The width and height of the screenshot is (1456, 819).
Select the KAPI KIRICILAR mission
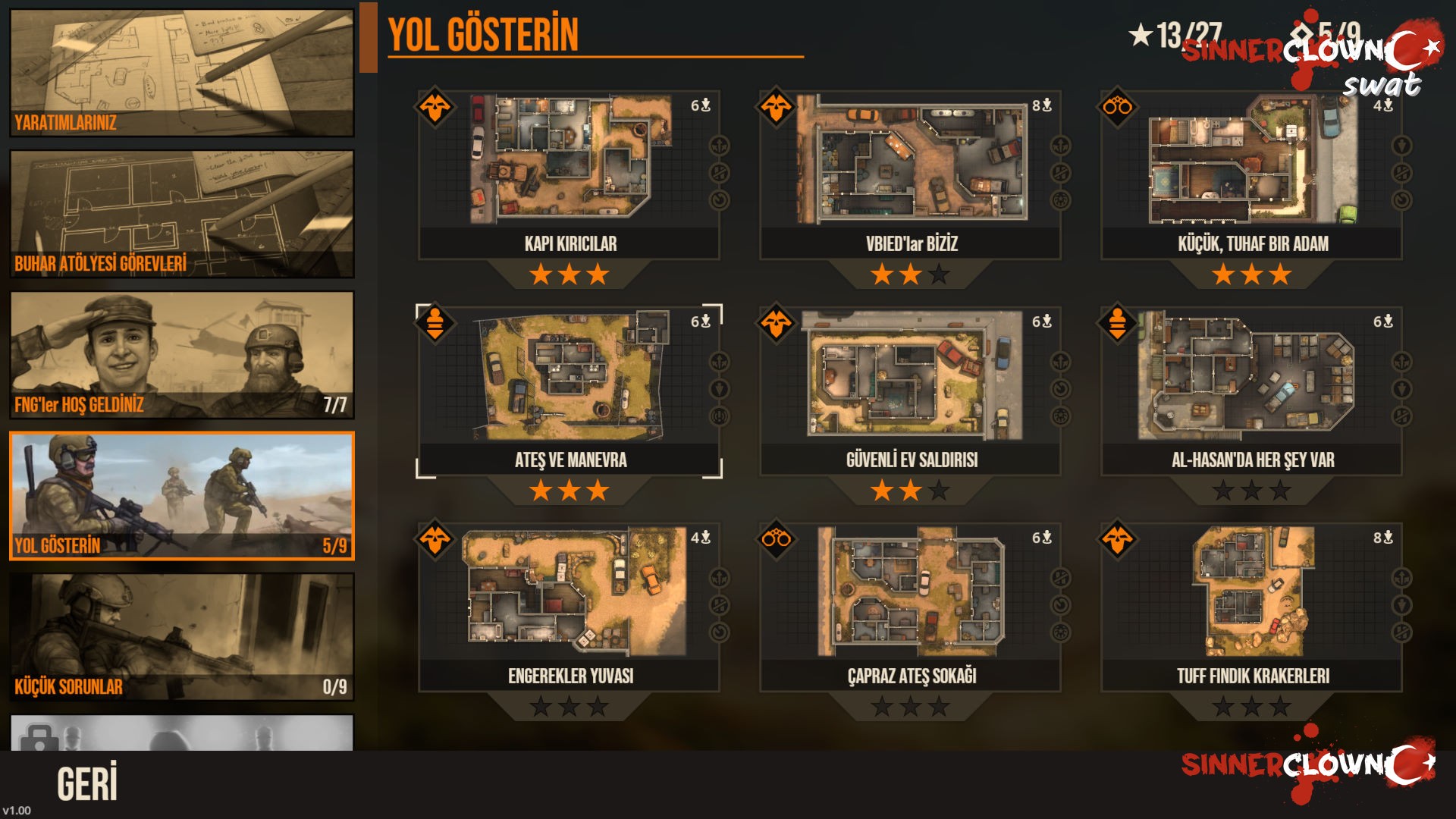click(x=569, y=174)
